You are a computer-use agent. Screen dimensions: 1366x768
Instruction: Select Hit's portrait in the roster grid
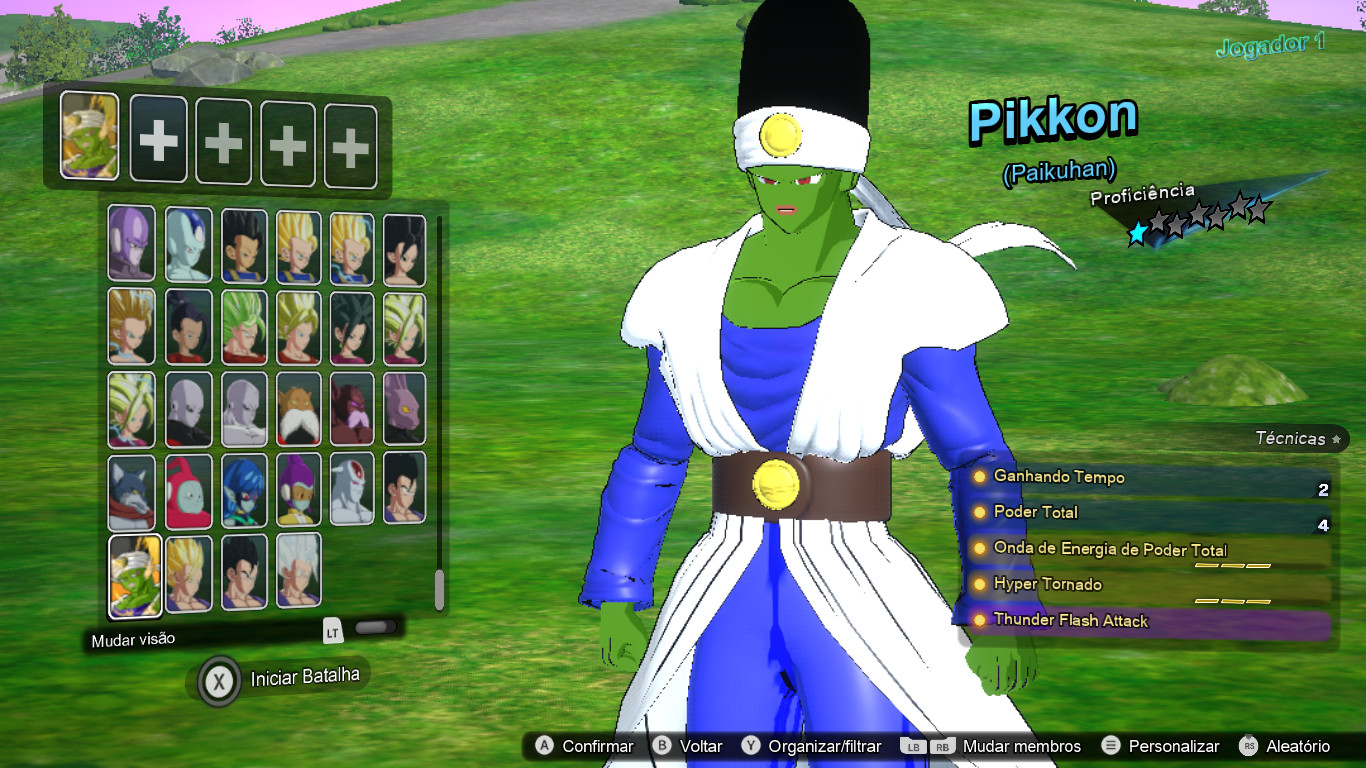pyautogui.click(x=133, y=243)
